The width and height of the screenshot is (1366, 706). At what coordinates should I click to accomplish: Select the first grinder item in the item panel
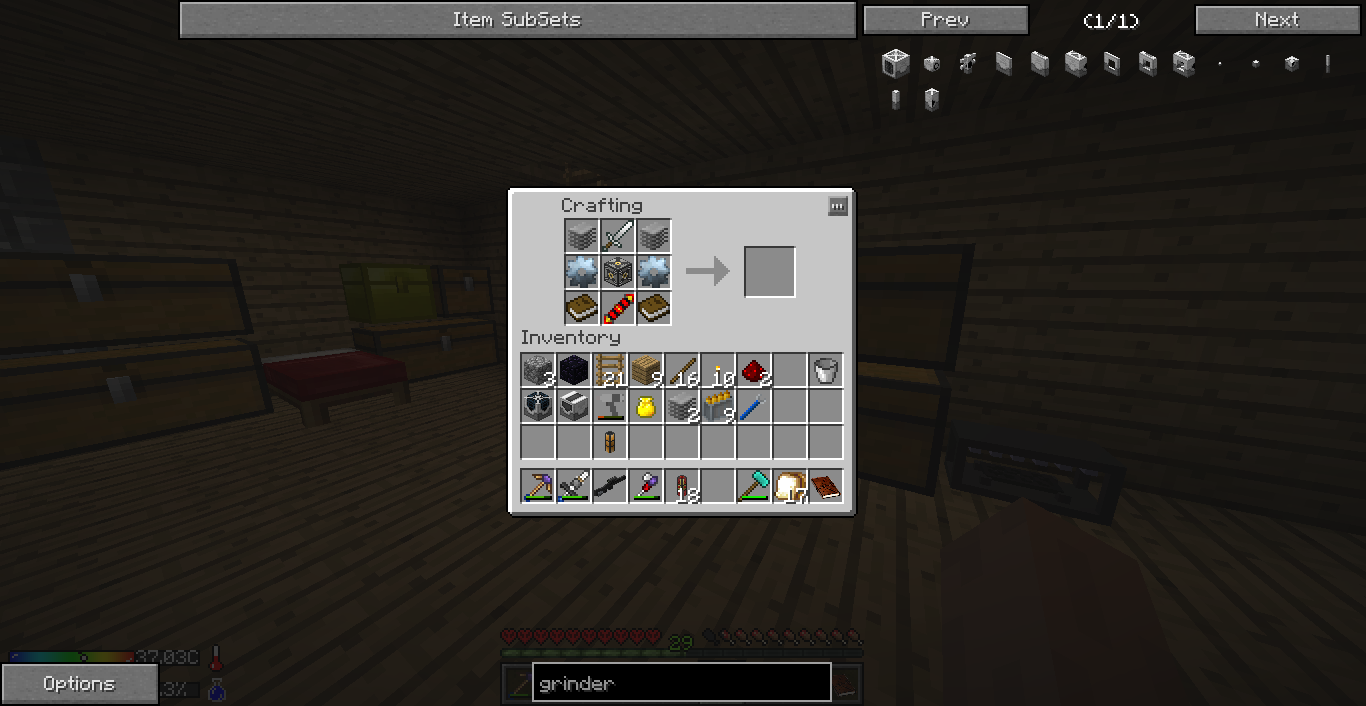(x=895, y=64)
